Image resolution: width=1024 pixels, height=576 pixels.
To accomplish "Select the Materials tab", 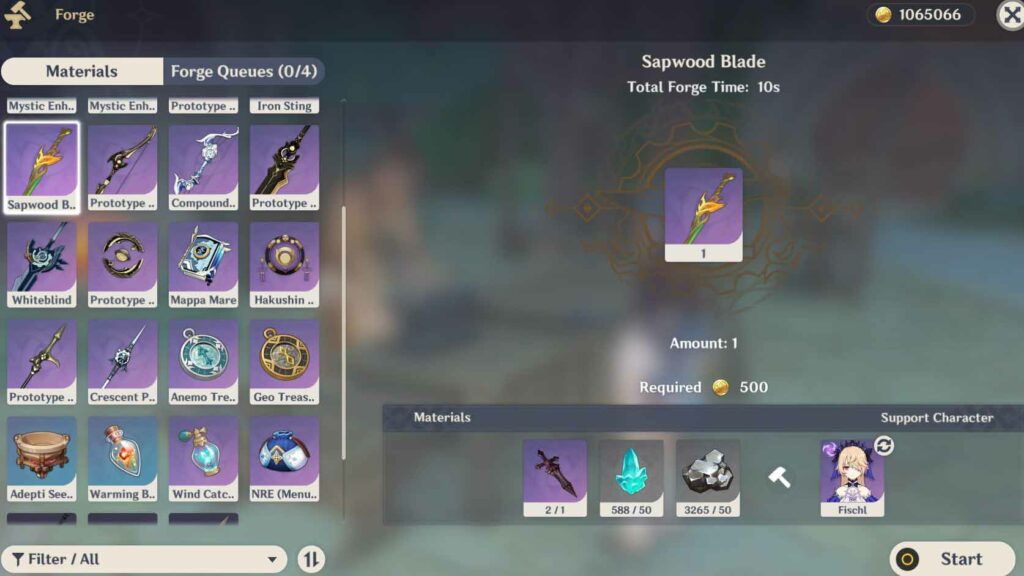I will tap(82, 71).
